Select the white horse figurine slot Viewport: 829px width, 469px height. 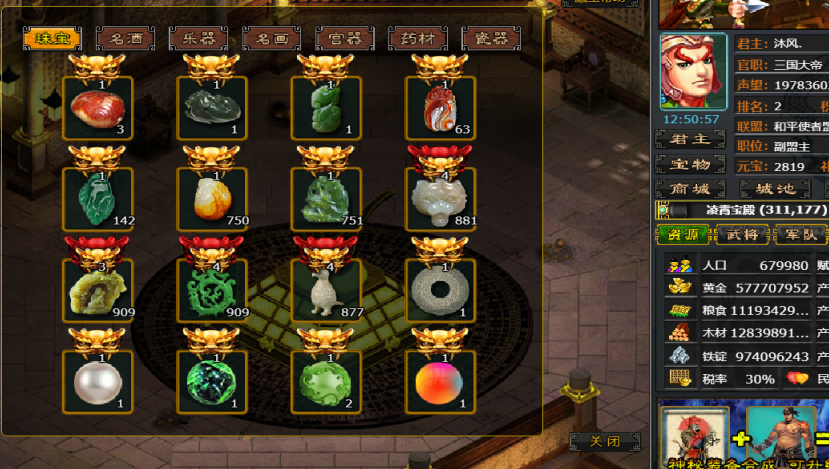(326, 290)
